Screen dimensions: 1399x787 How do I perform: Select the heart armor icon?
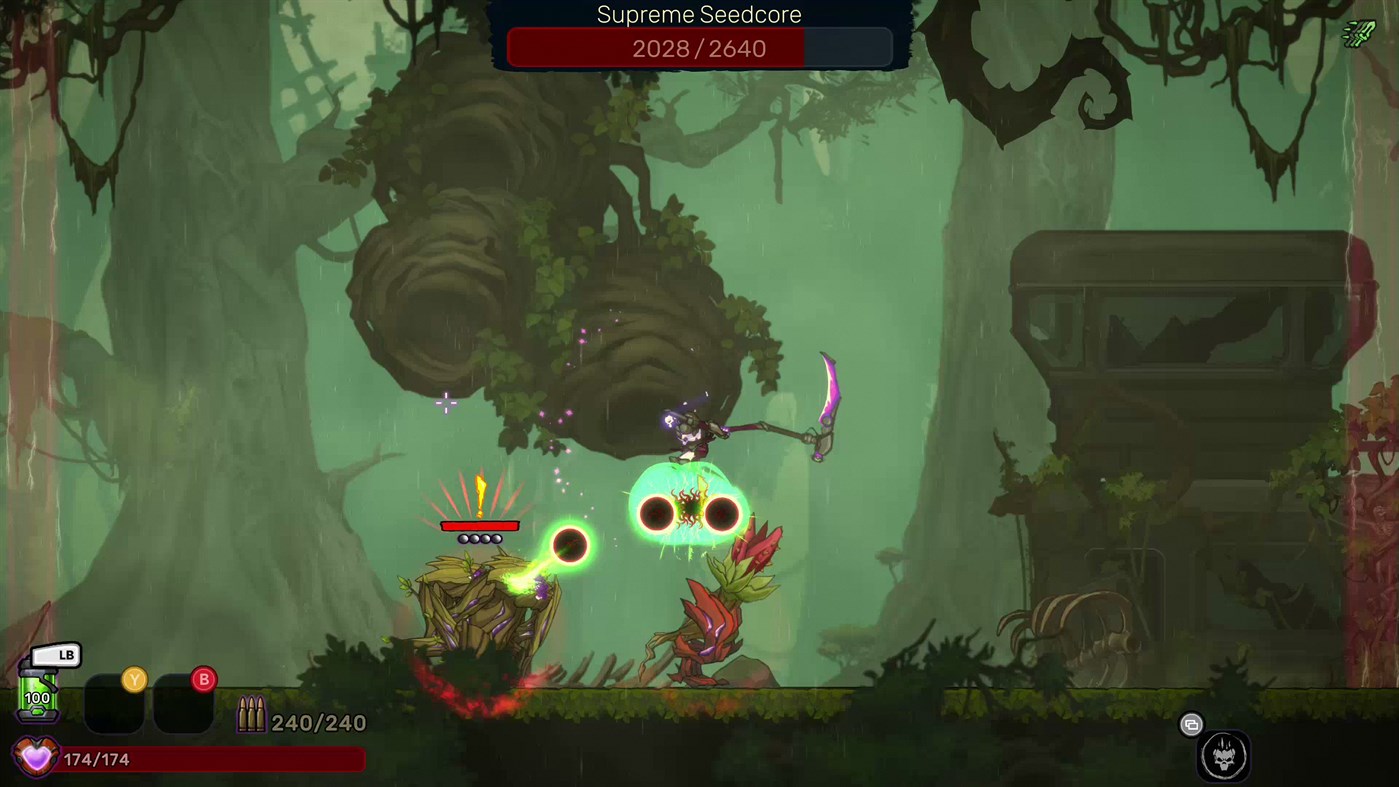(x=35, y=757)
